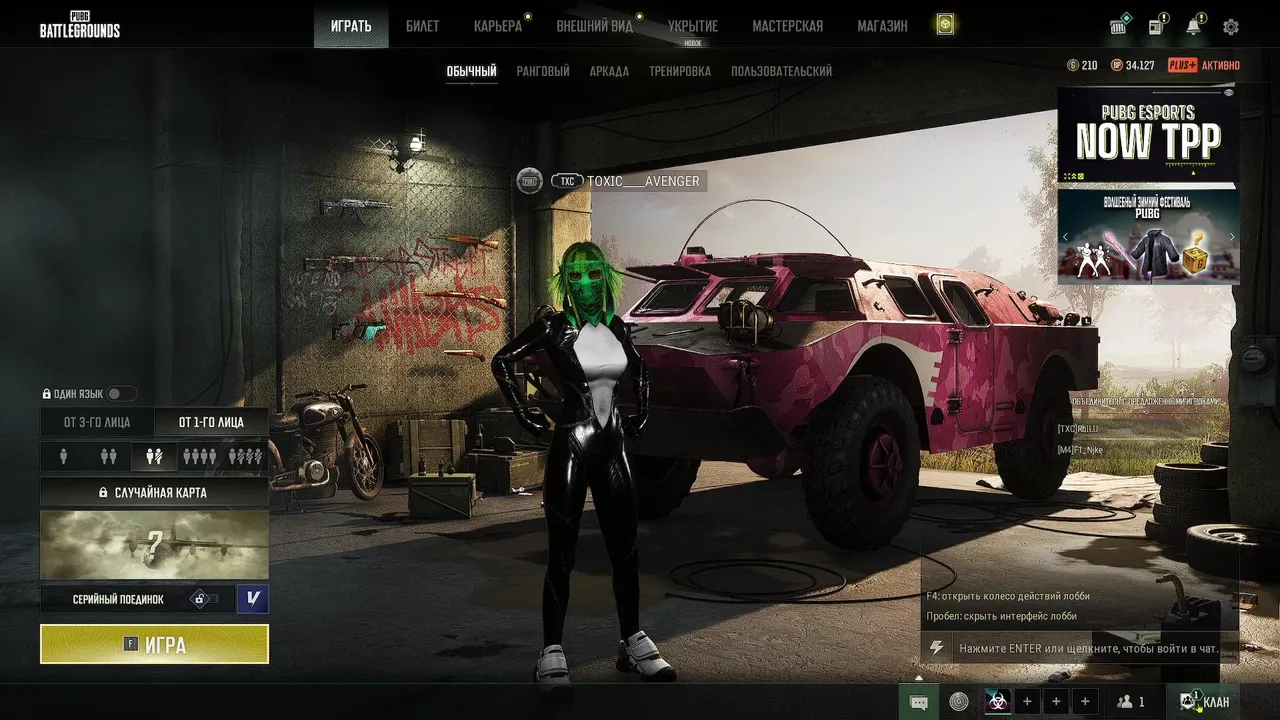Open the БИЛЕТ pass tab
The width and height of the screenshot is (1280, 720).
click(422, 26)
